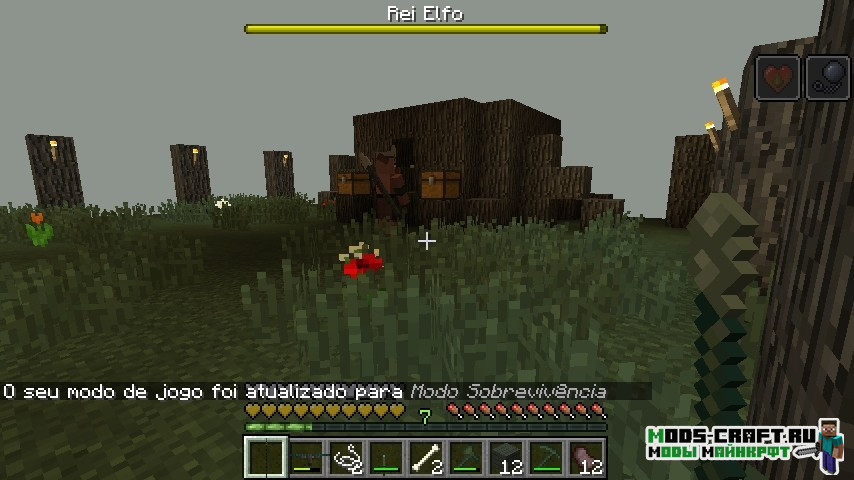
Task: Click the heart status effect icon
Action: [x=777, y=77]
